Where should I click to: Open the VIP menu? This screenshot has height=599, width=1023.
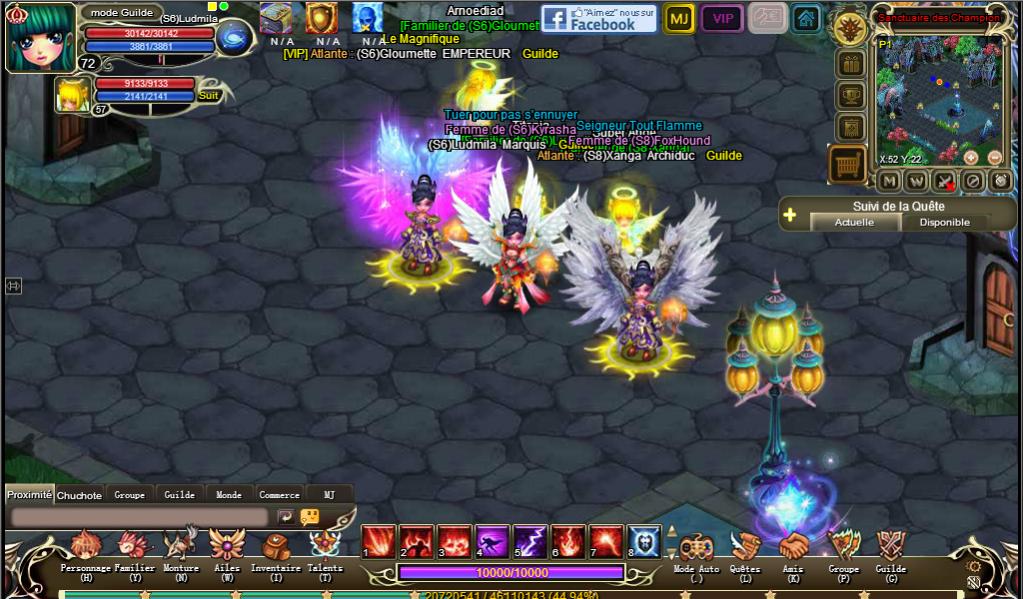coord(721,19)
